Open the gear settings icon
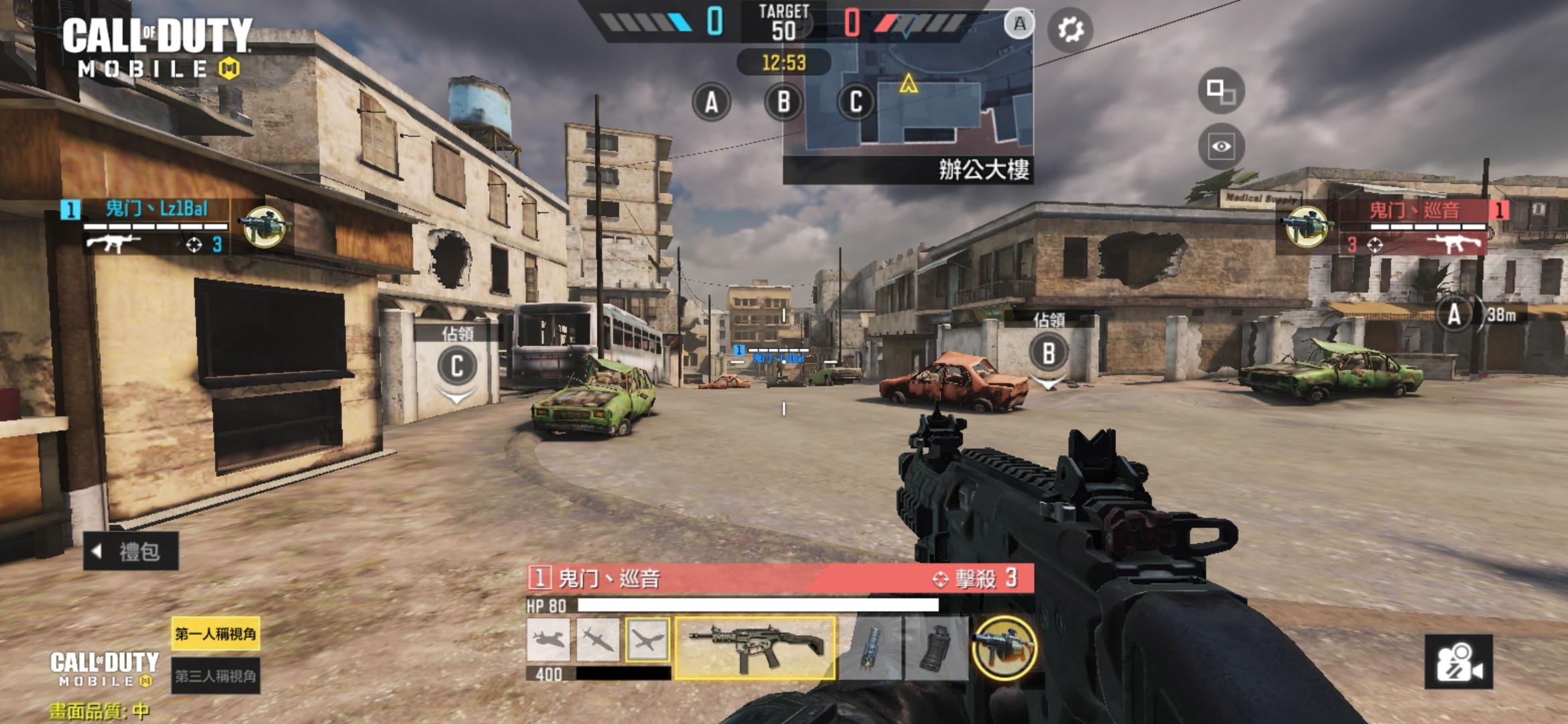Screen dimensions: 1568x724 pos(1070,29)
